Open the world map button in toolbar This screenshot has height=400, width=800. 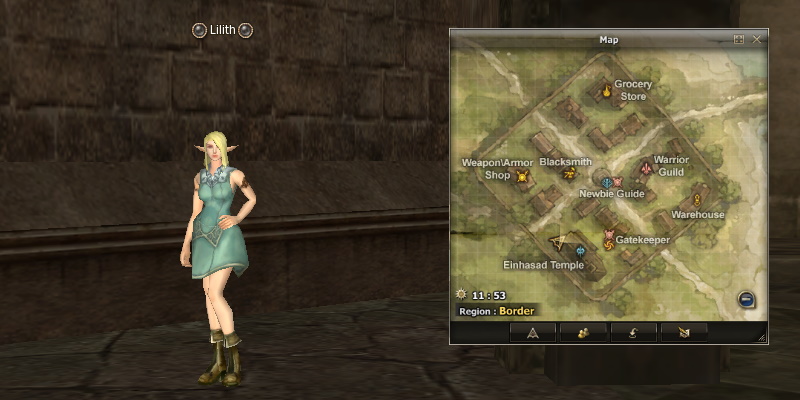click(684, 333)
